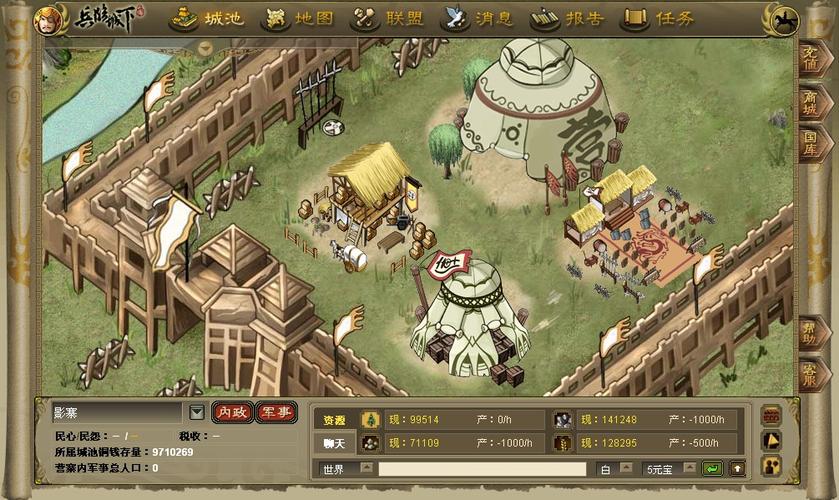
Task: Switch to the 聊天 (Chat) tab
Action: click(334, 443)
